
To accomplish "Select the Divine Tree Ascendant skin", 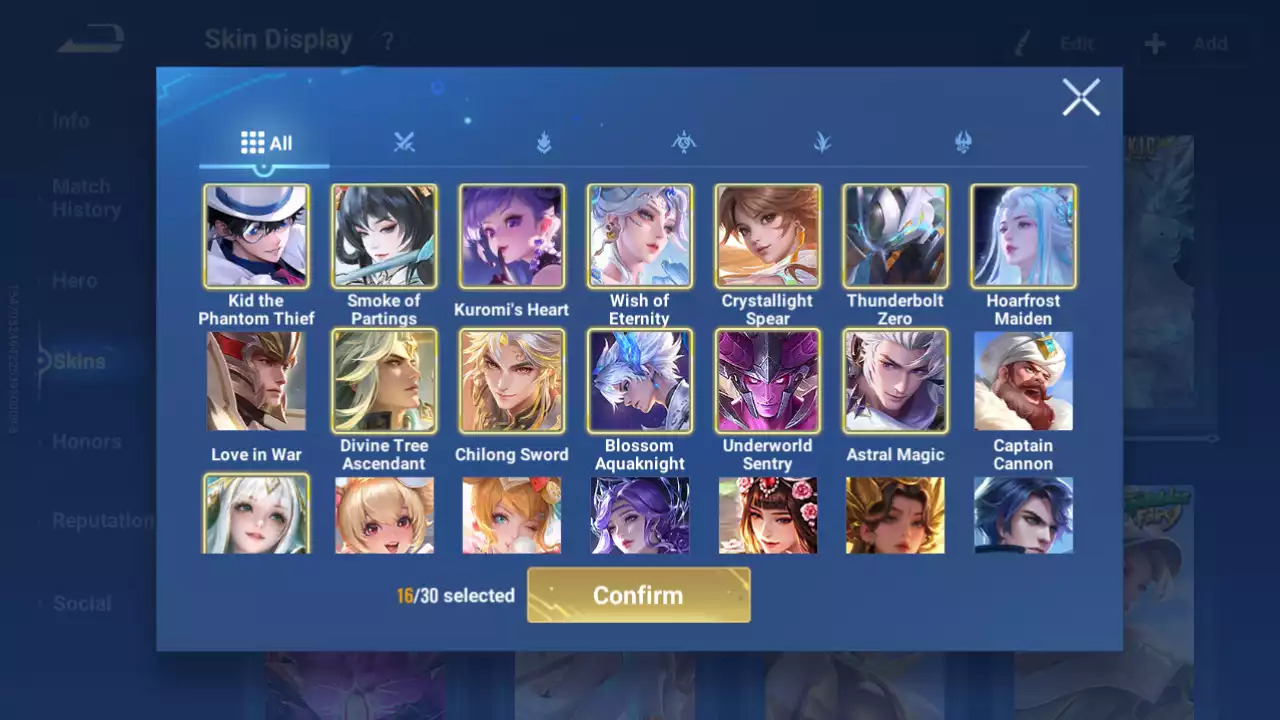I will (x=384, y=381).
